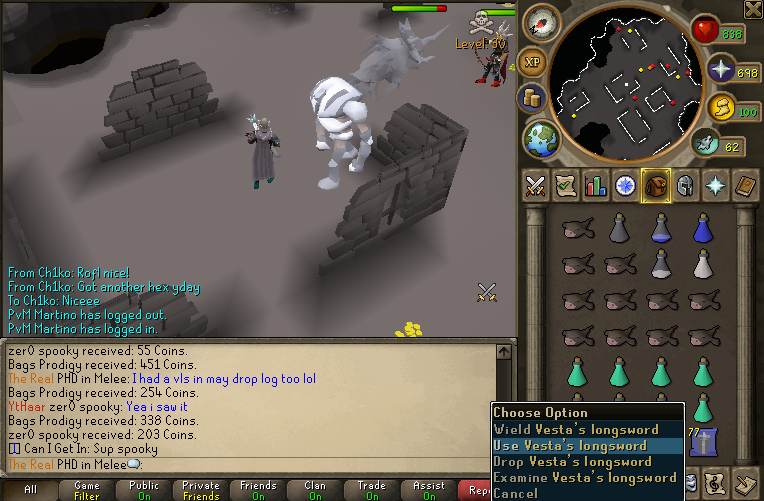This screenshot has width=764, height=501.
Task: Choose Wield Vesta's longsword option
Action: click(576, 430)
